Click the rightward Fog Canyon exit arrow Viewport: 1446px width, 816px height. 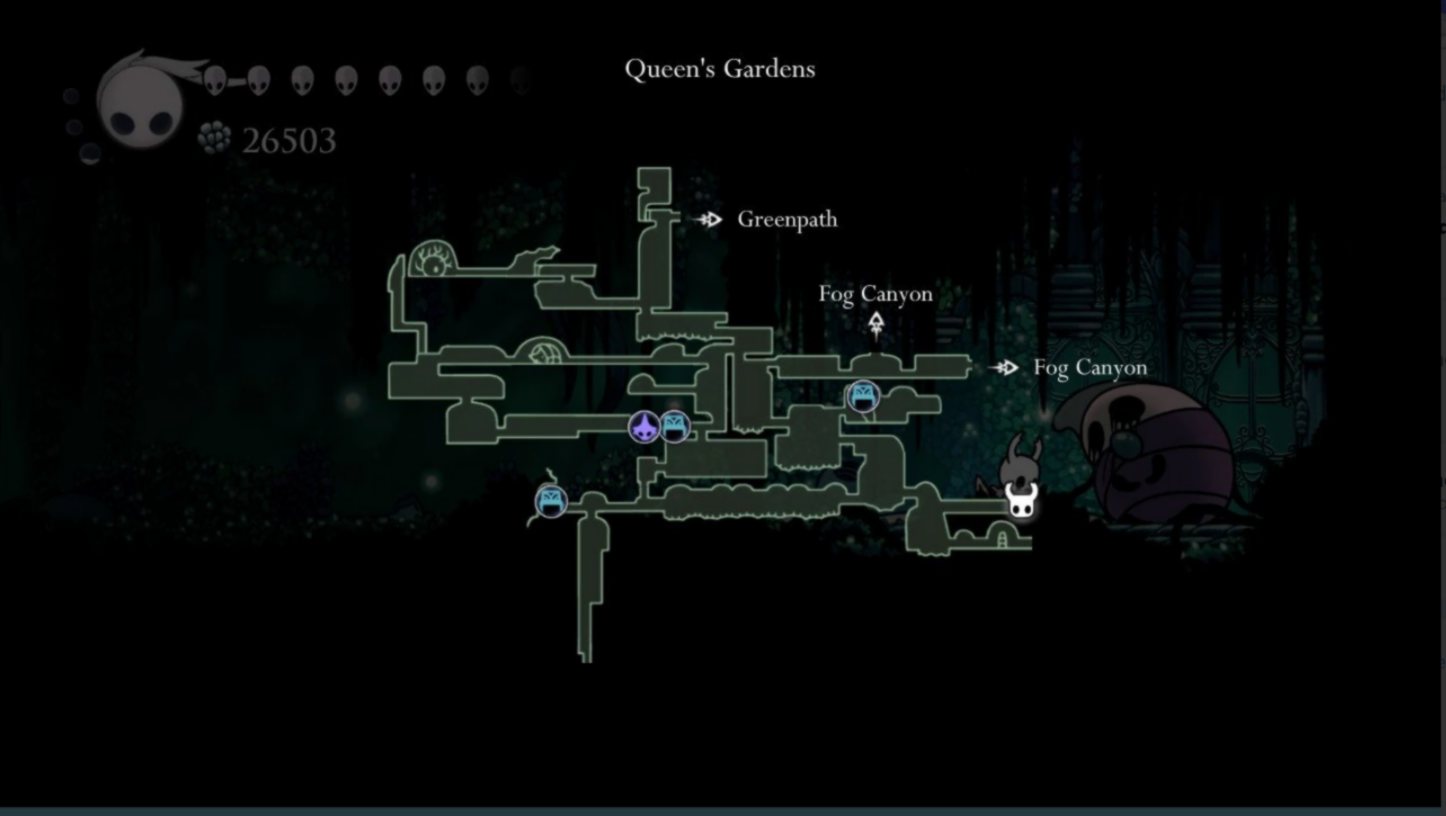pyautogui.click(x=1005, y=368)
